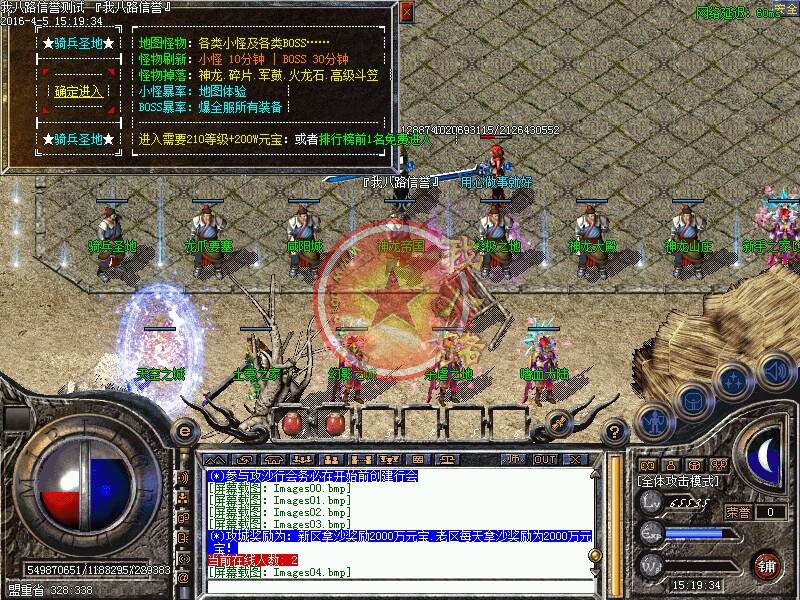The height and width of the screenshot is (600, 800).
Task: Click the 确定进入 confirm entry link
Action: coord(79,92)
